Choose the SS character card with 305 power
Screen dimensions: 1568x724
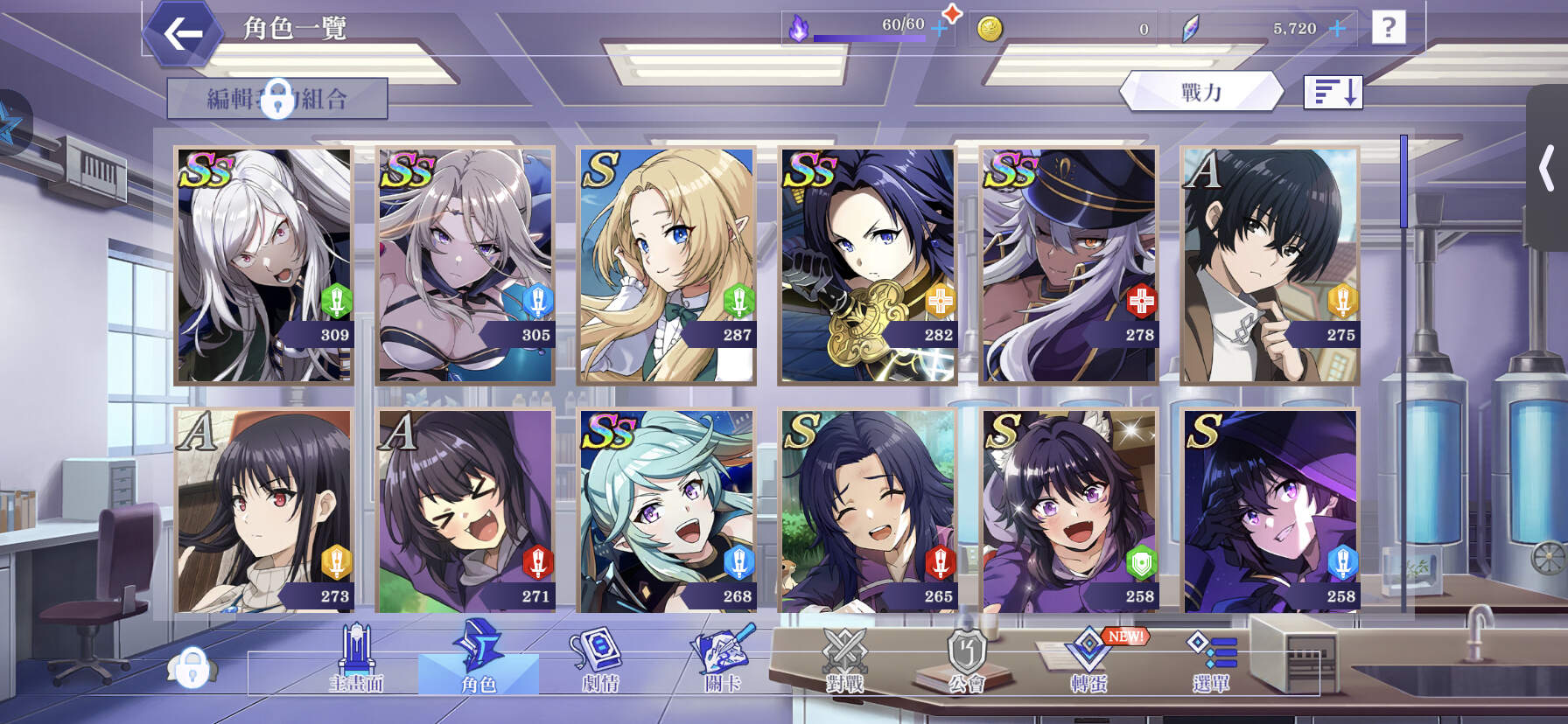tap(465, 265)
